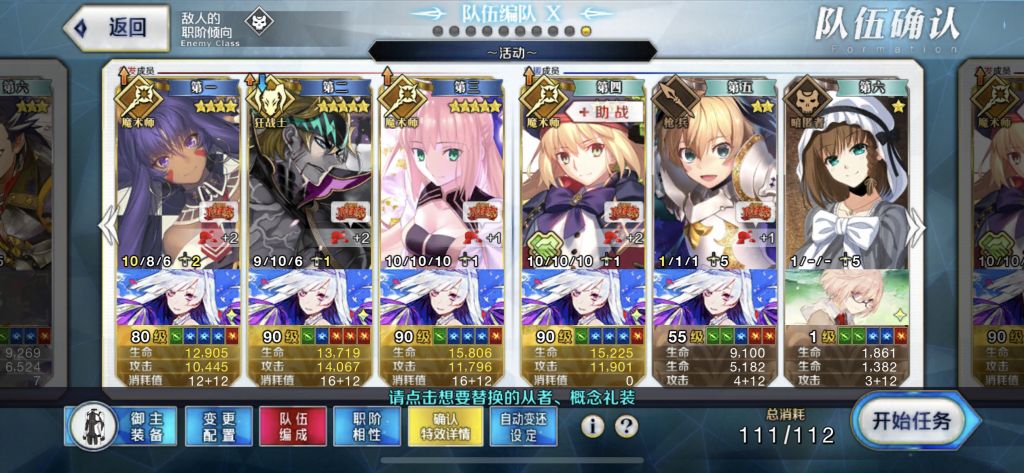This screenshot has width=1024, height=473.
Task: Show 职阶相性 class affinity chart
Action: (371, 427)
